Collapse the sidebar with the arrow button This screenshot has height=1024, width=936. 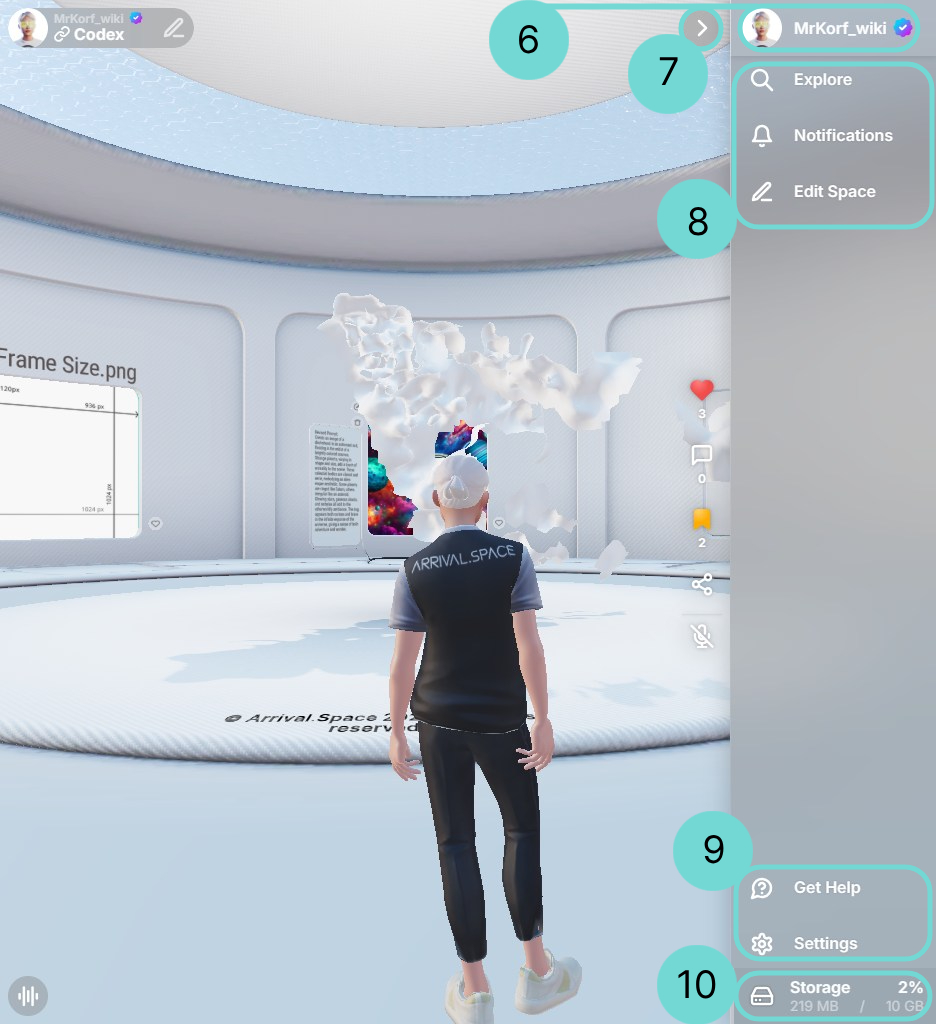[702, 28]
